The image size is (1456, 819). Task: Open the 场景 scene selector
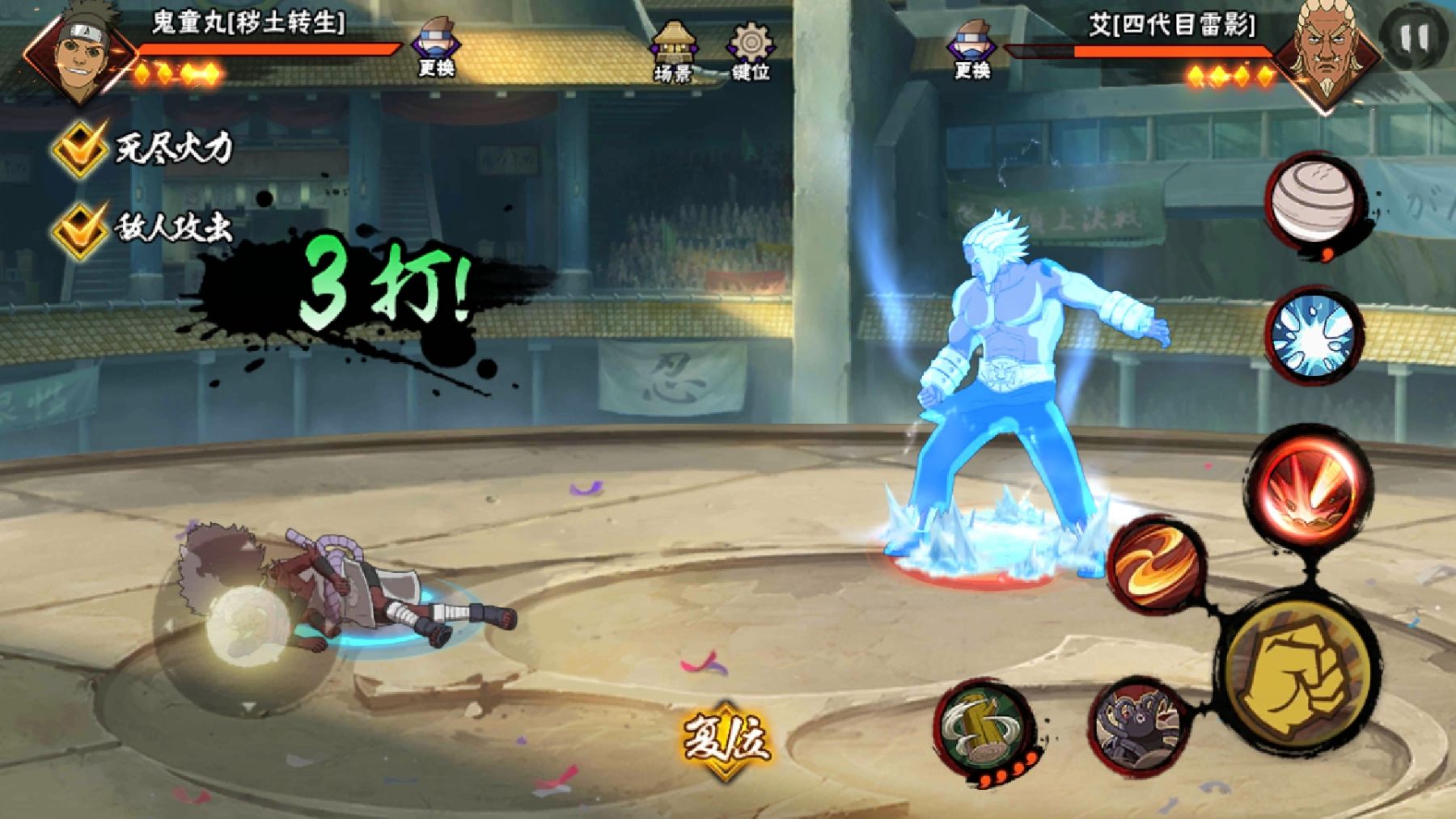tap(673, 50)
